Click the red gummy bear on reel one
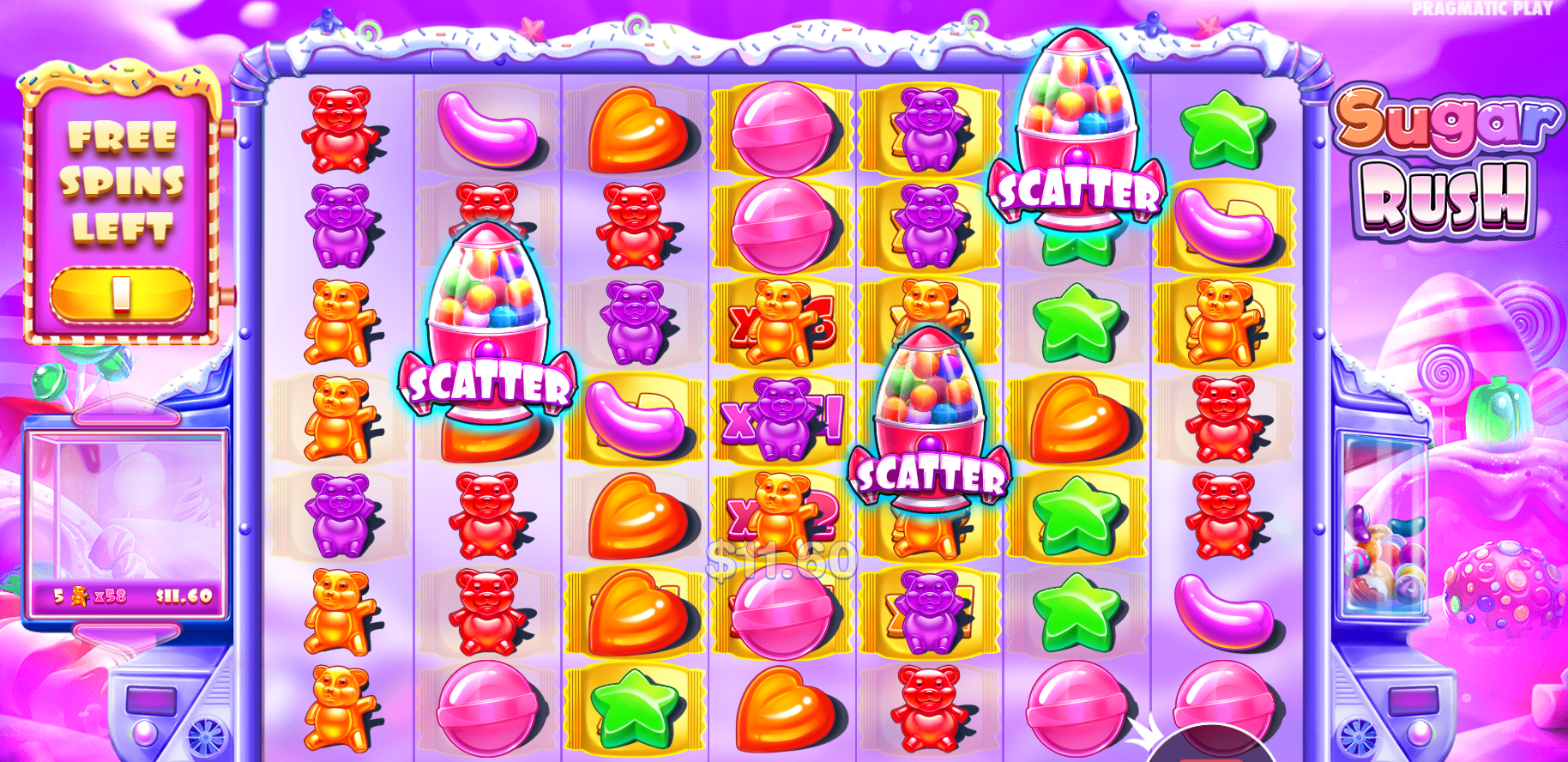This screenshot has width=1568, height=762. coord(339,129)
